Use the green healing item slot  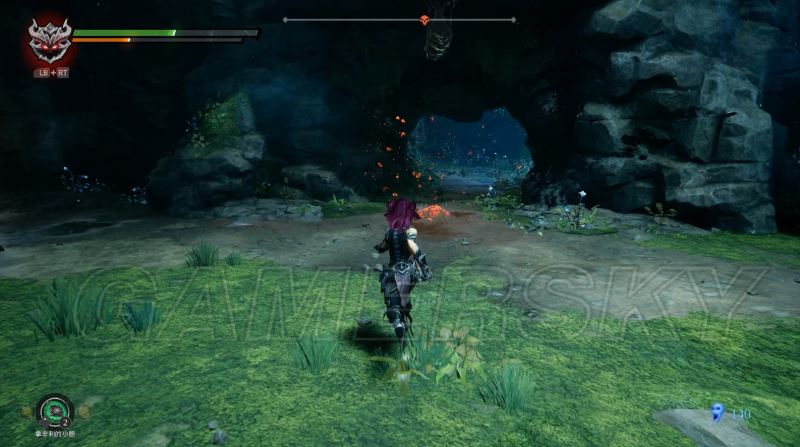click(x=53, y=411)
